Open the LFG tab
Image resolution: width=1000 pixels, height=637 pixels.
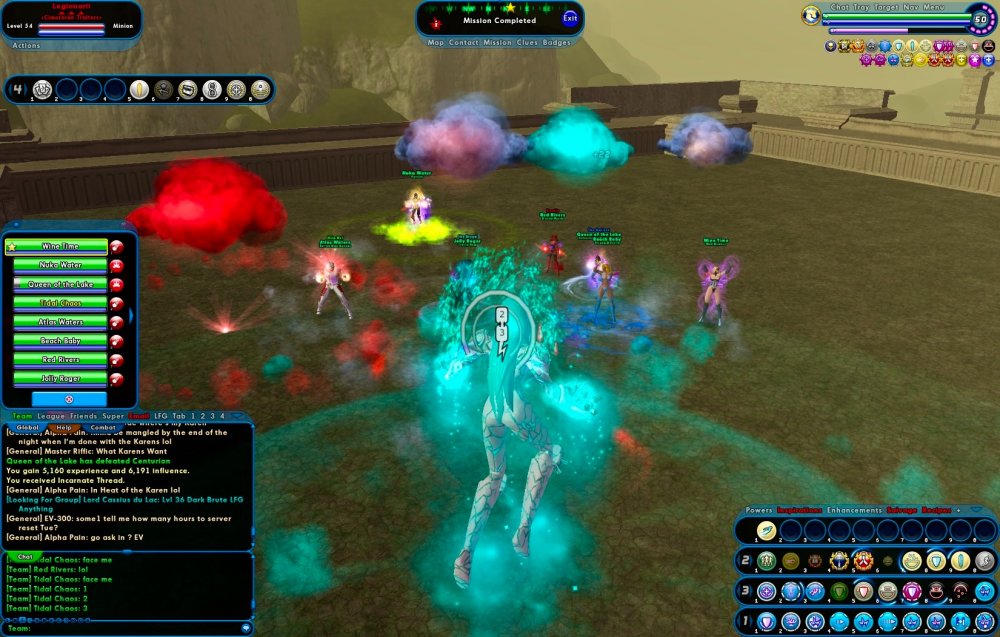(159, 415)
